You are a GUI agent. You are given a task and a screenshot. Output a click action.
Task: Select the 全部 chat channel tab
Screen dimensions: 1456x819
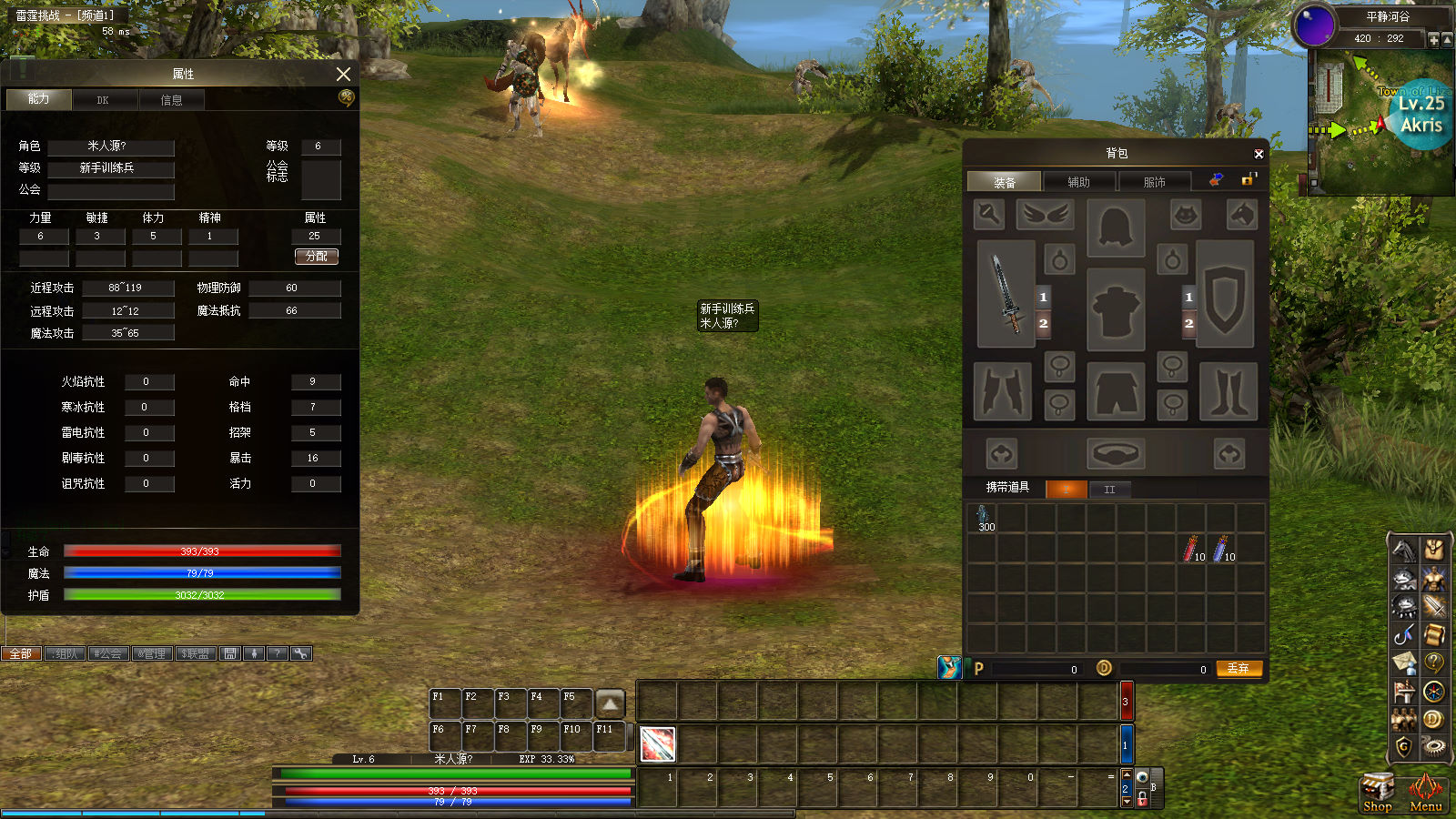click(x=21, y=653)
